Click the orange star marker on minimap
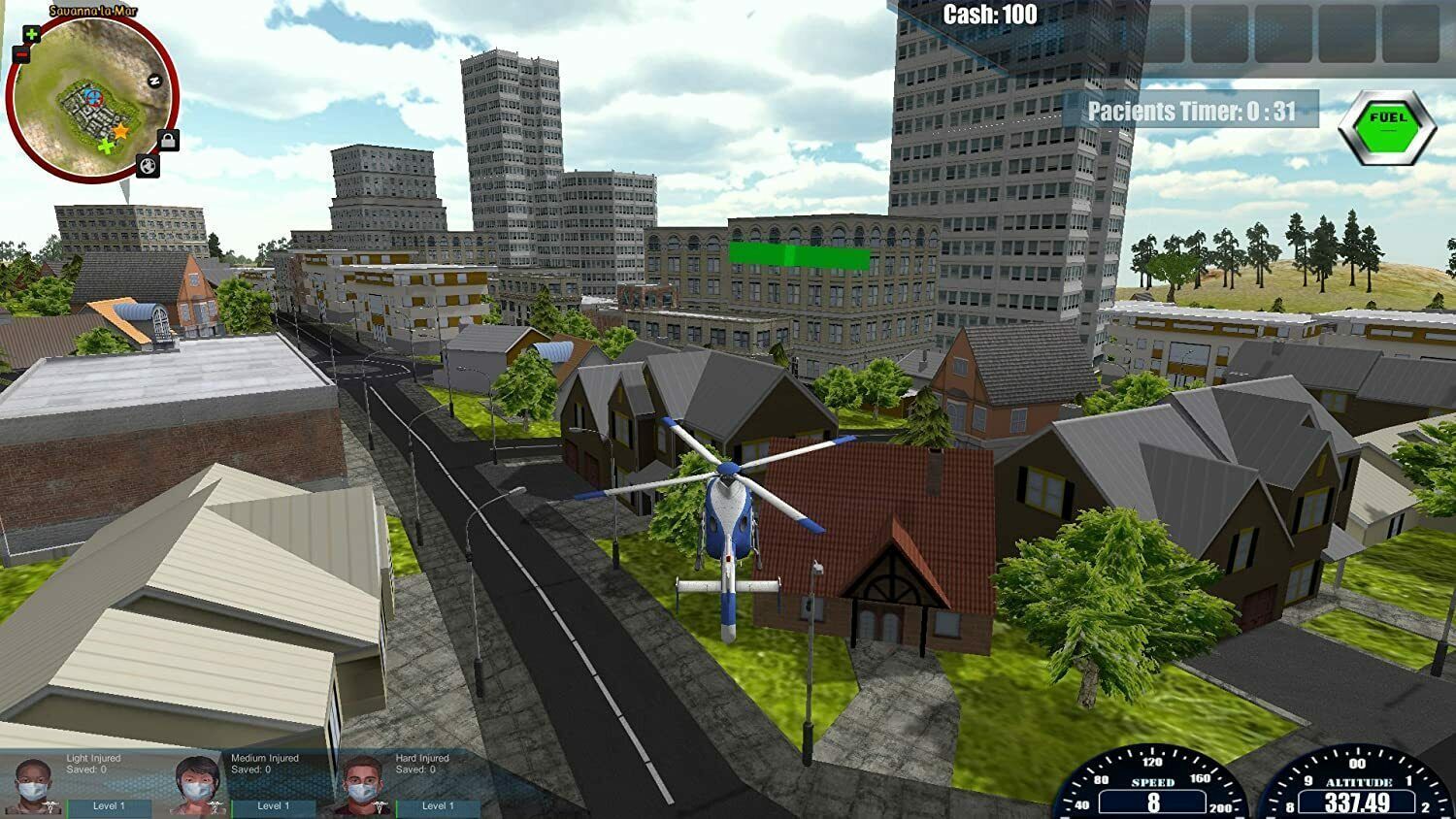This screenshot has width=1456, height=819. pyautogui.click(x=120, y=130)
